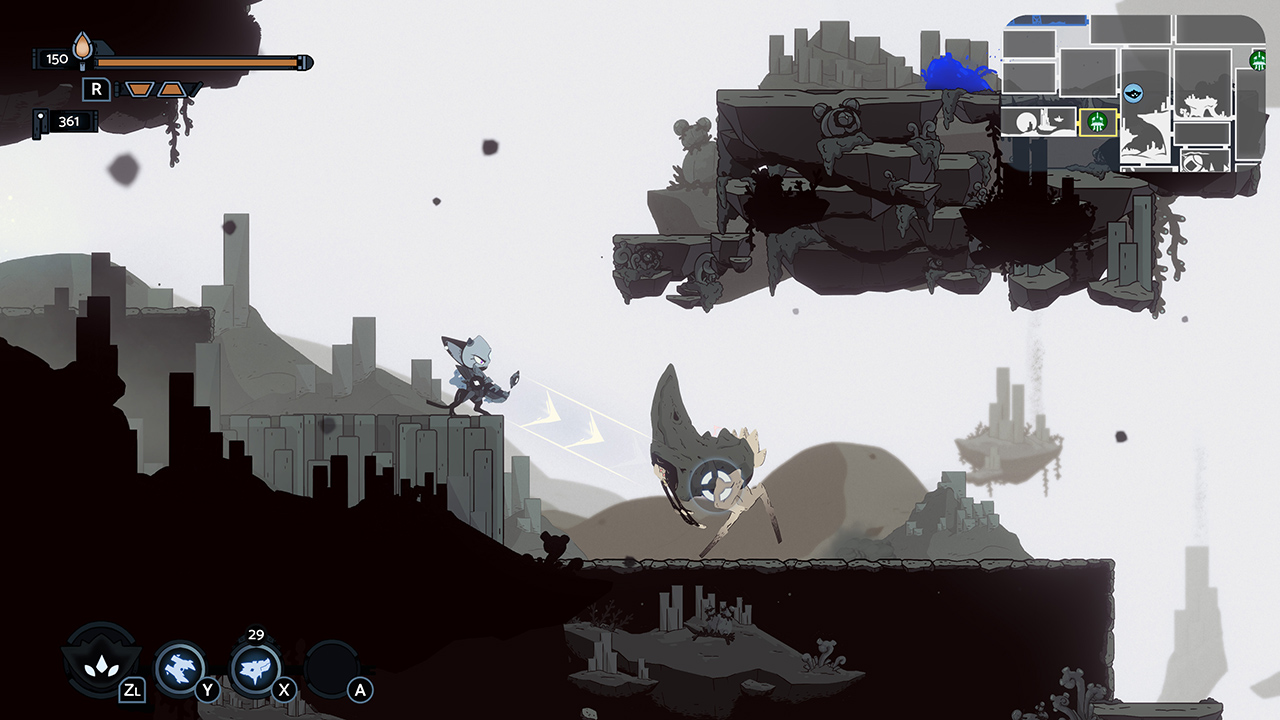The height and width of the screenshot is (720, 1280).
Task: Click the orange health bar
Action: pyautogui.click(x=195, y=62)
